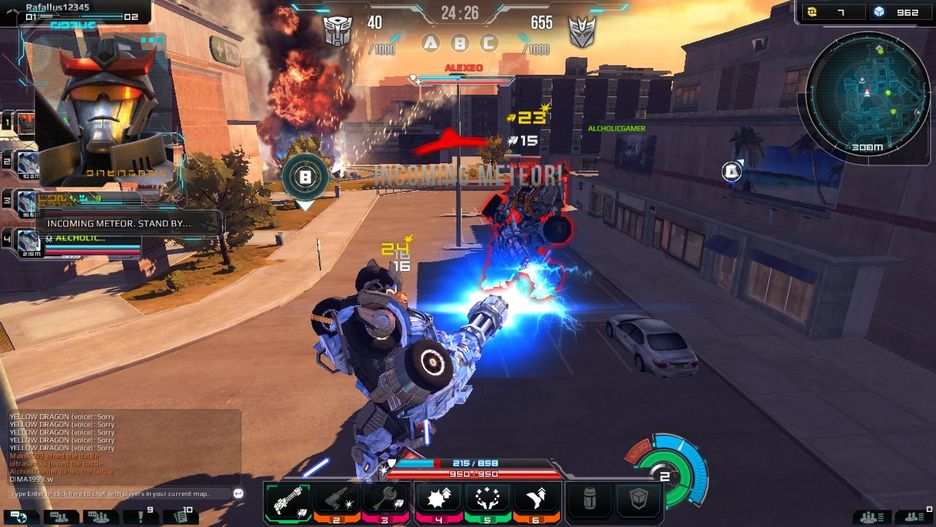Trigger the boot dash ability in slot 6
Image resolution: width=936 pixels, height=527 pixels.
pos(537,501)
